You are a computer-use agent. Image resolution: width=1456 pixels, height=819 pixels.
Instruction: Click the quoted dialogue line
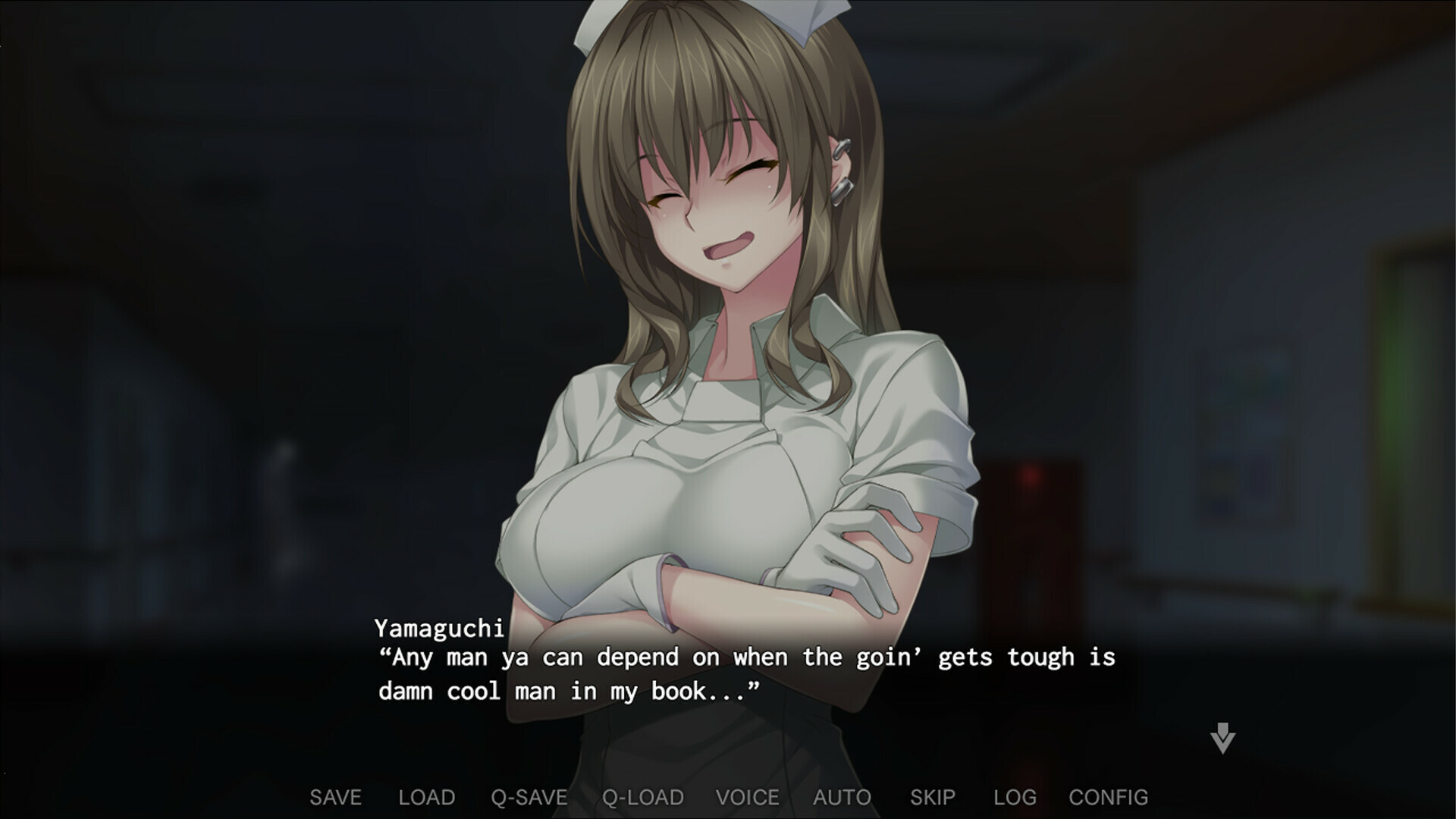click(x=747, y=657)
